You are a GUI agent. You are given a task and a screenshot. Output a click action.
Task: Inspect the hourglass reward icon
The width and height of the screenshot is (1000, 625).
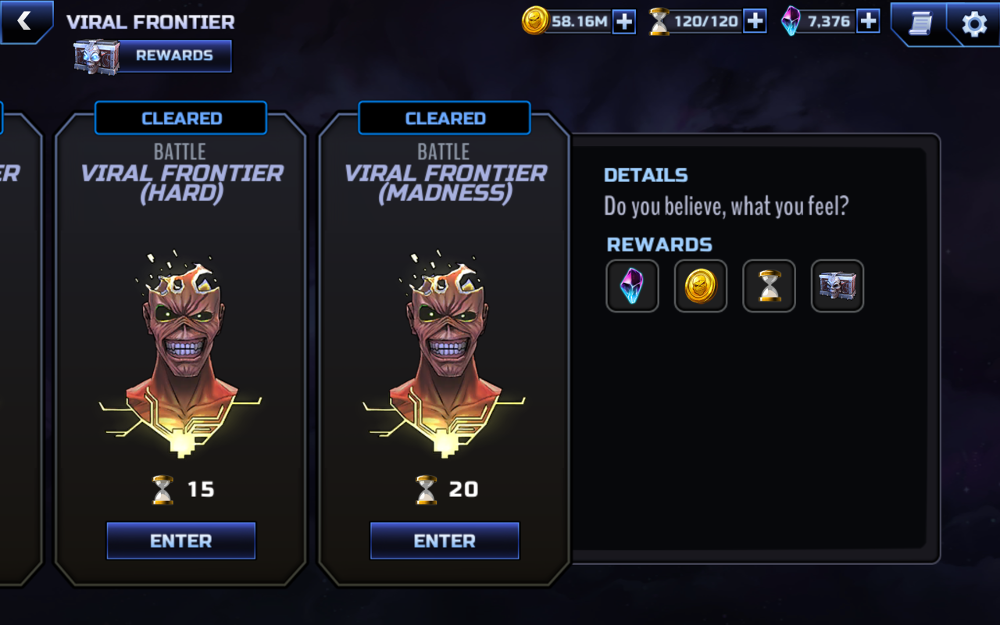pos(769,286)
